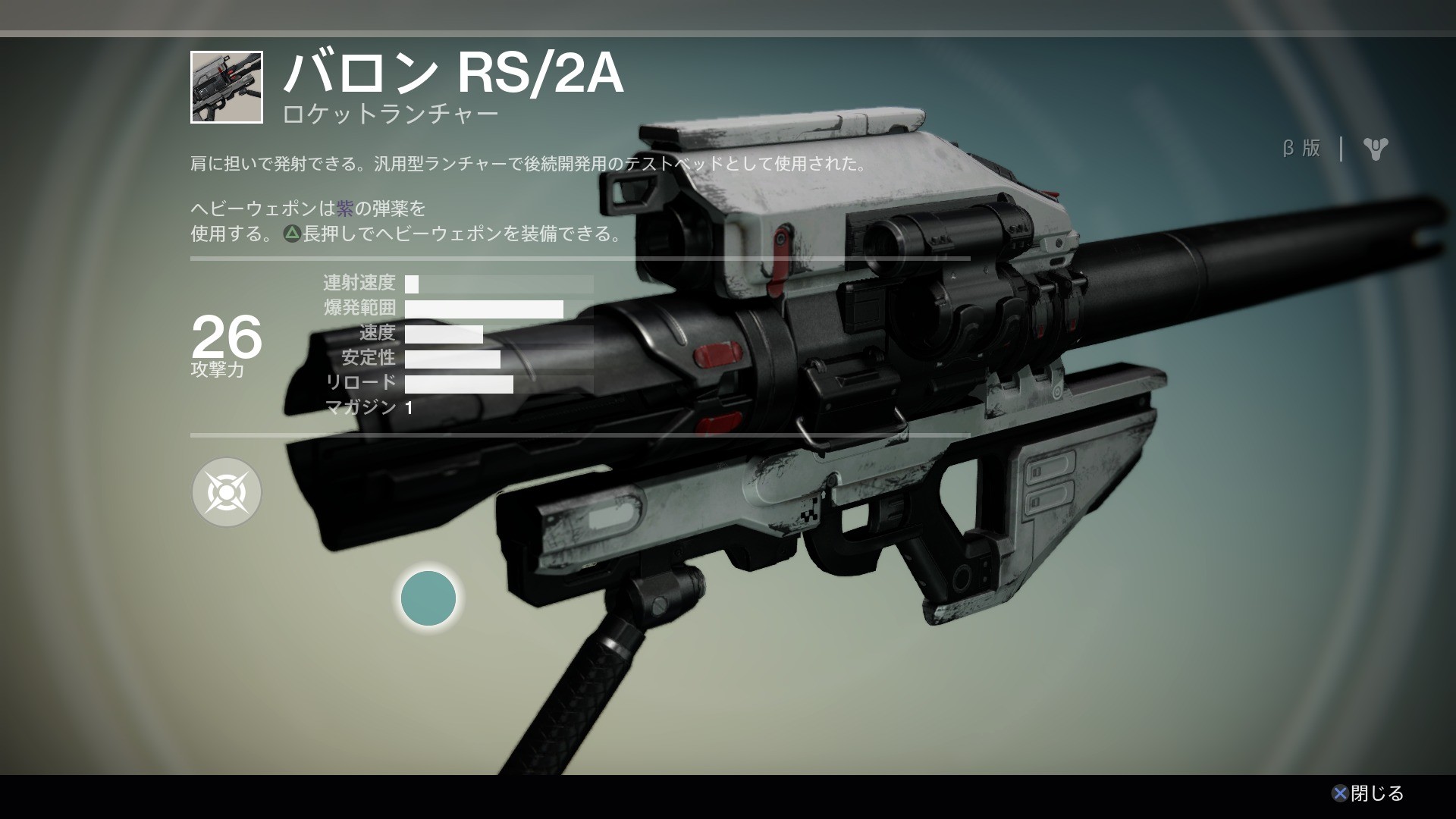Select the Baron RS/2A weapon thumbnail
This screenshot has width=1456, height=819.
(x=227, y=87)
